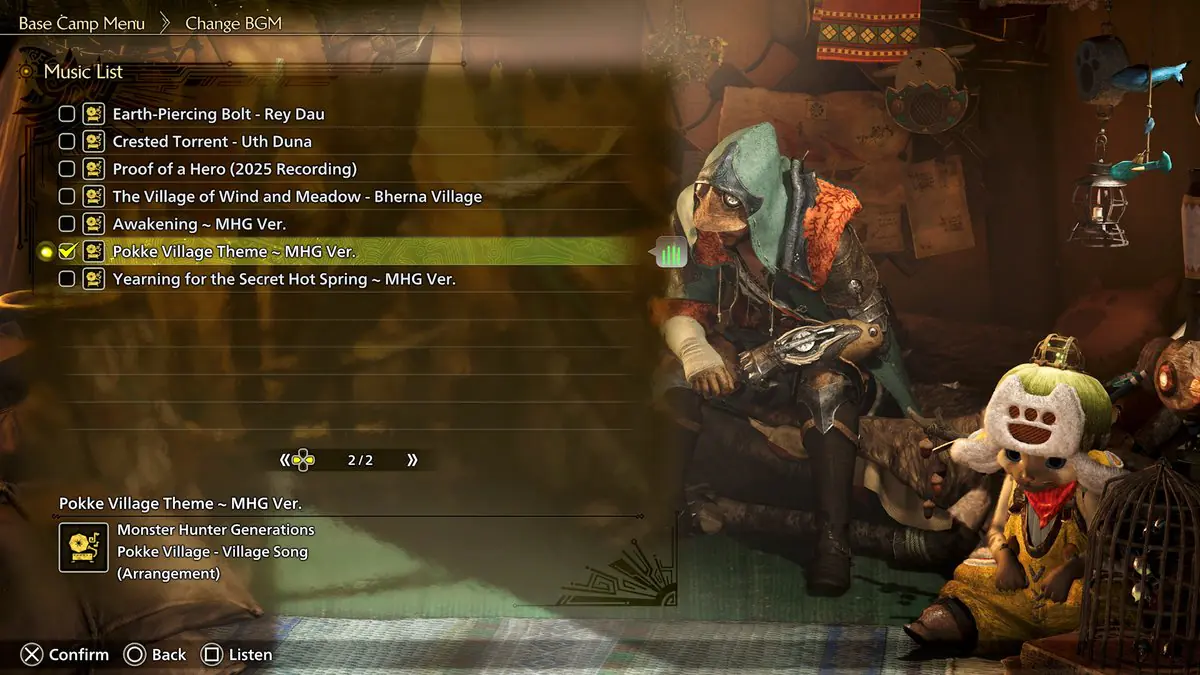Tick the checkbox beside Crested Torrent
This screenshot has width=1200, height=675.
tap(67, 142)
